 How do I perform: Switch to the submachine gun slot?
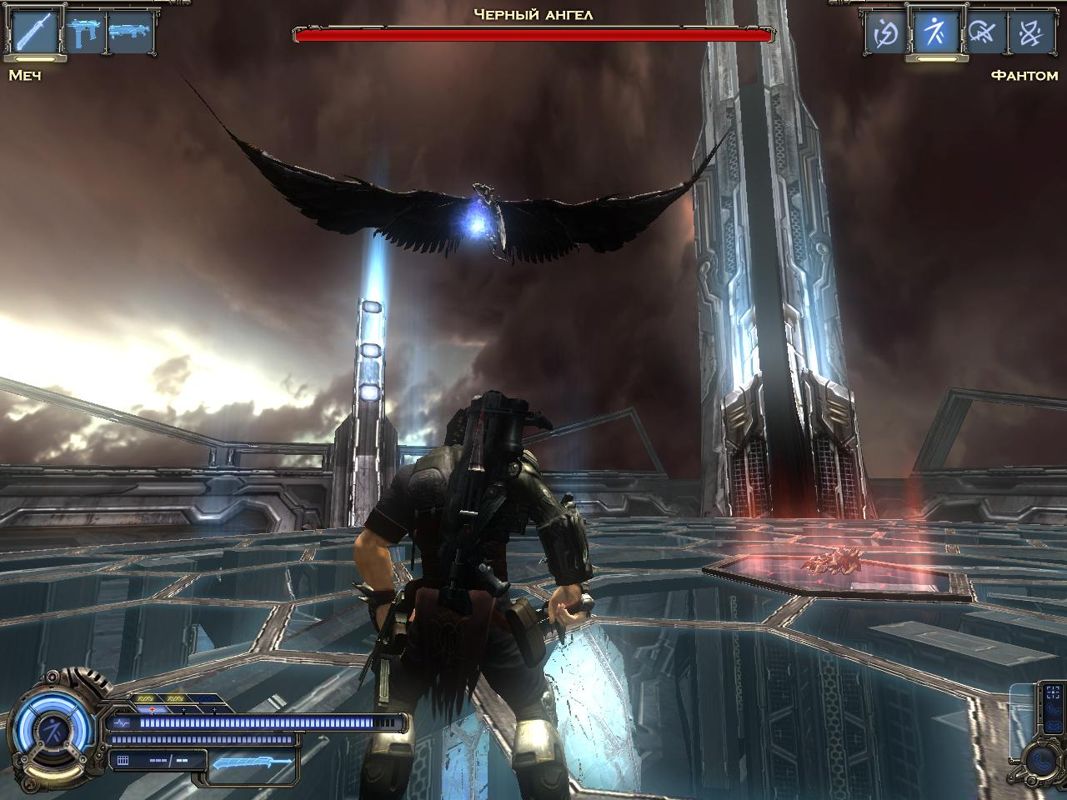coord(84,32)
